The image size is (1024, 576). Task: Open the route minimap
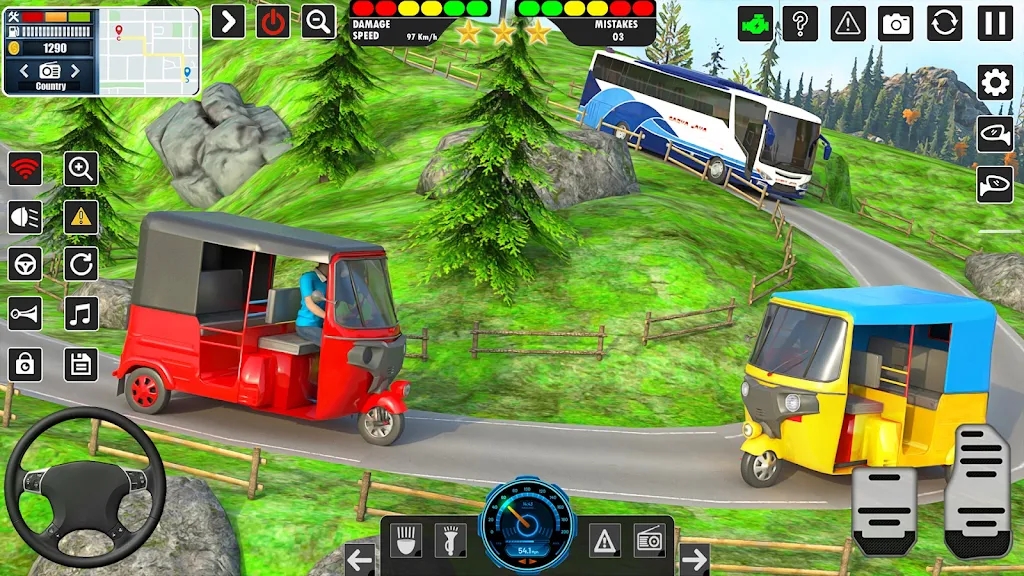click(x=149, y=51)
